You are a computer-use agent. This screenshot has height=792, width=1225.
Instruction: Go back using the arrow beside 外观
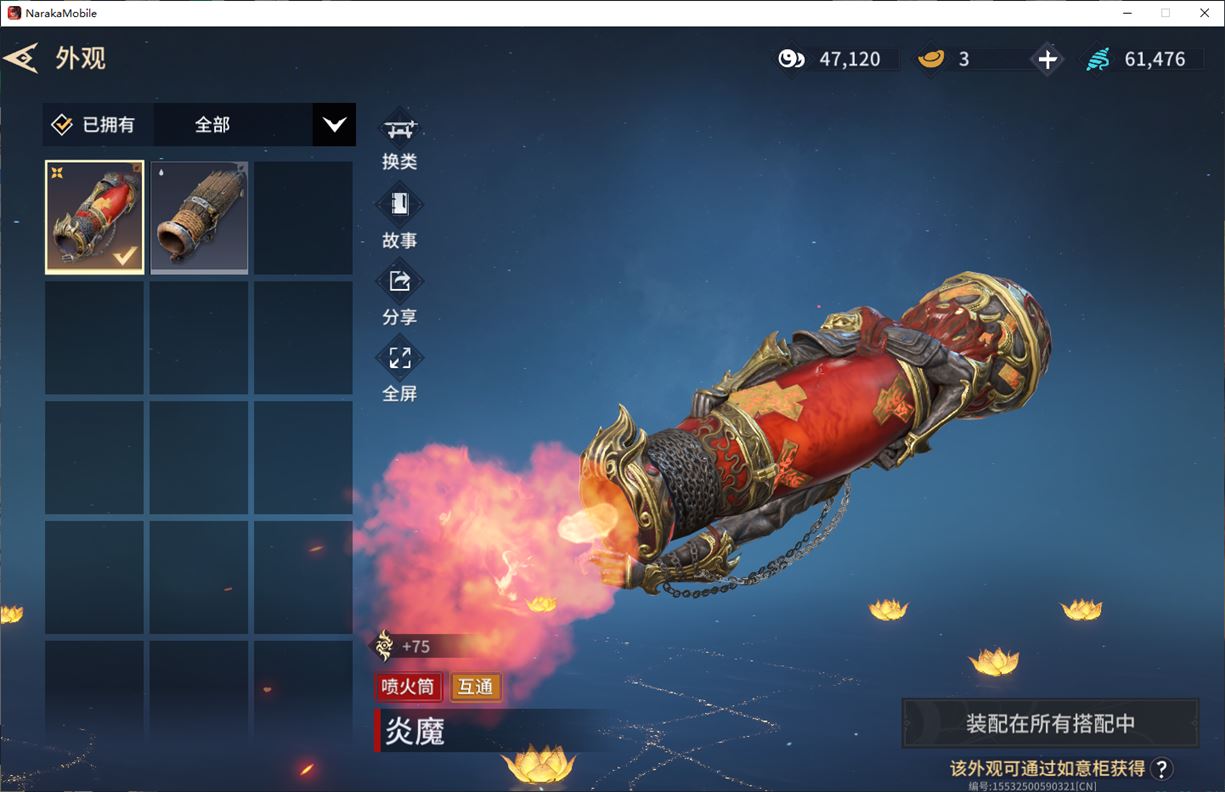(x=21, y=58)
